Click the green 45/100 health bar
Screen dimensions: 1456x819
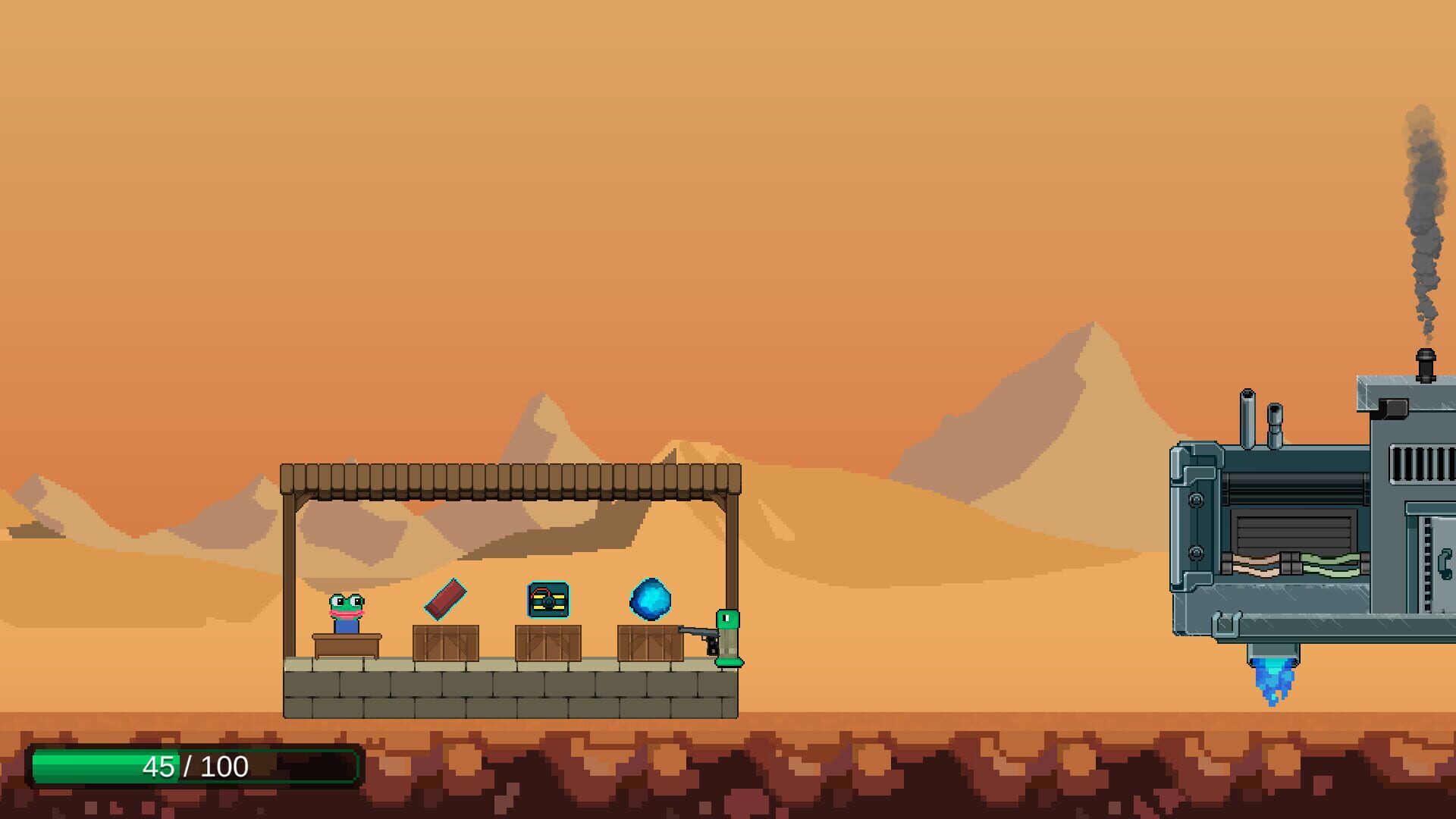click(x=190, y=767)
